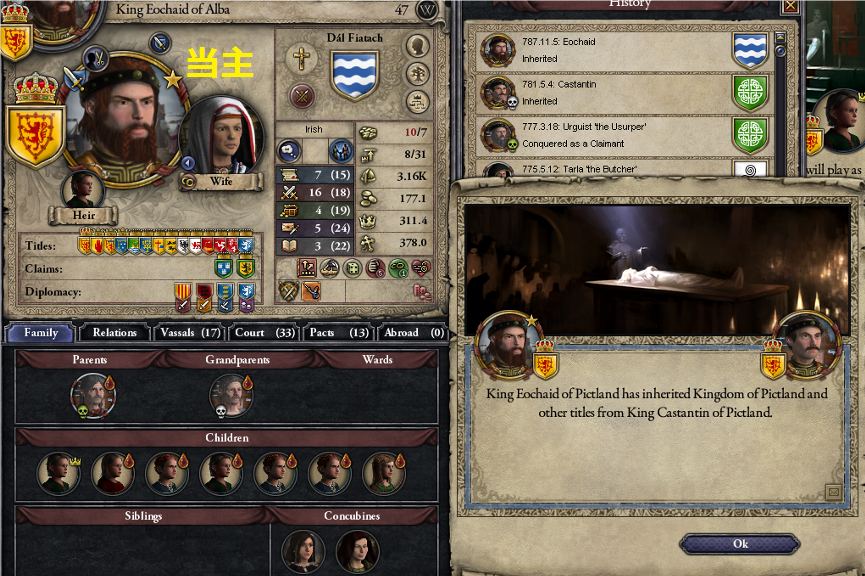Screen dimensions: 865x576
Task: Click the W button beside the character name
Action: [x=429, y=10]
